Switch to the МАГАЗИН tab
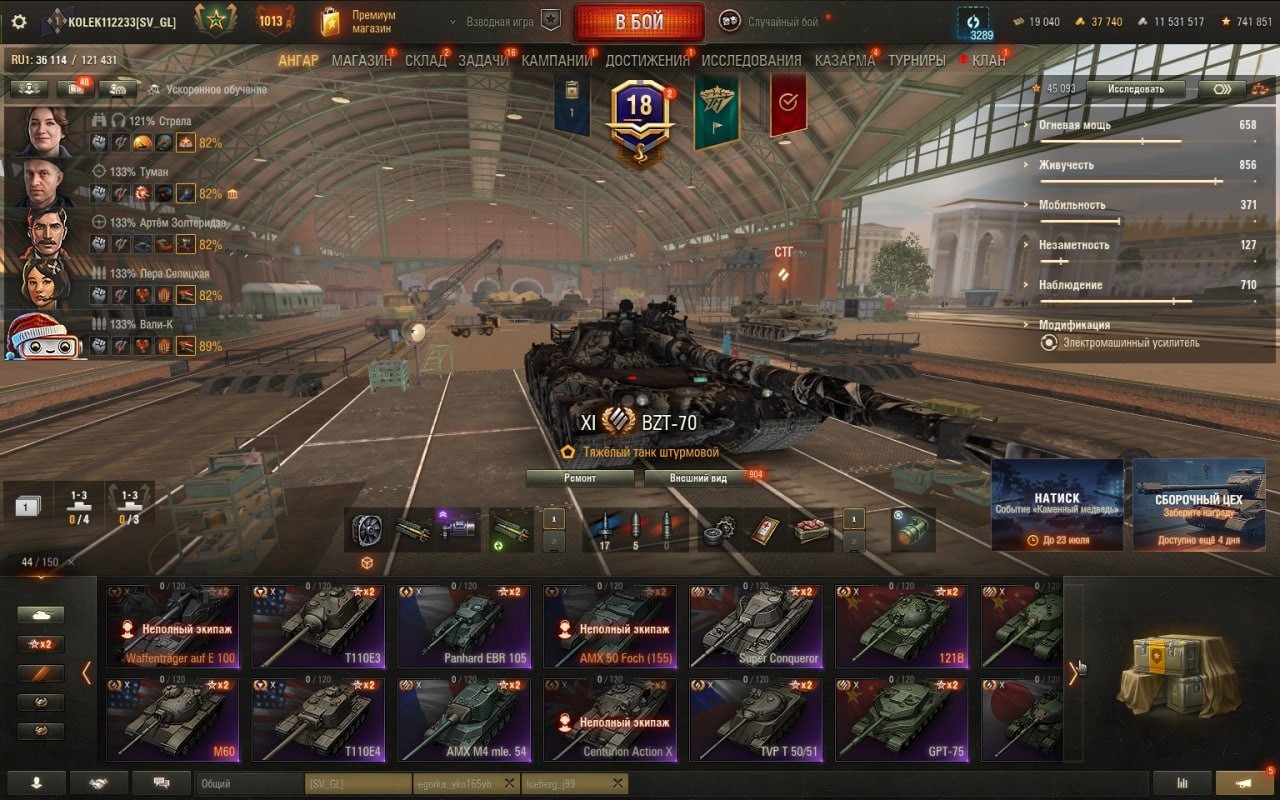The width and height of the screenshot is (1280, 800). tap(361, 60)
